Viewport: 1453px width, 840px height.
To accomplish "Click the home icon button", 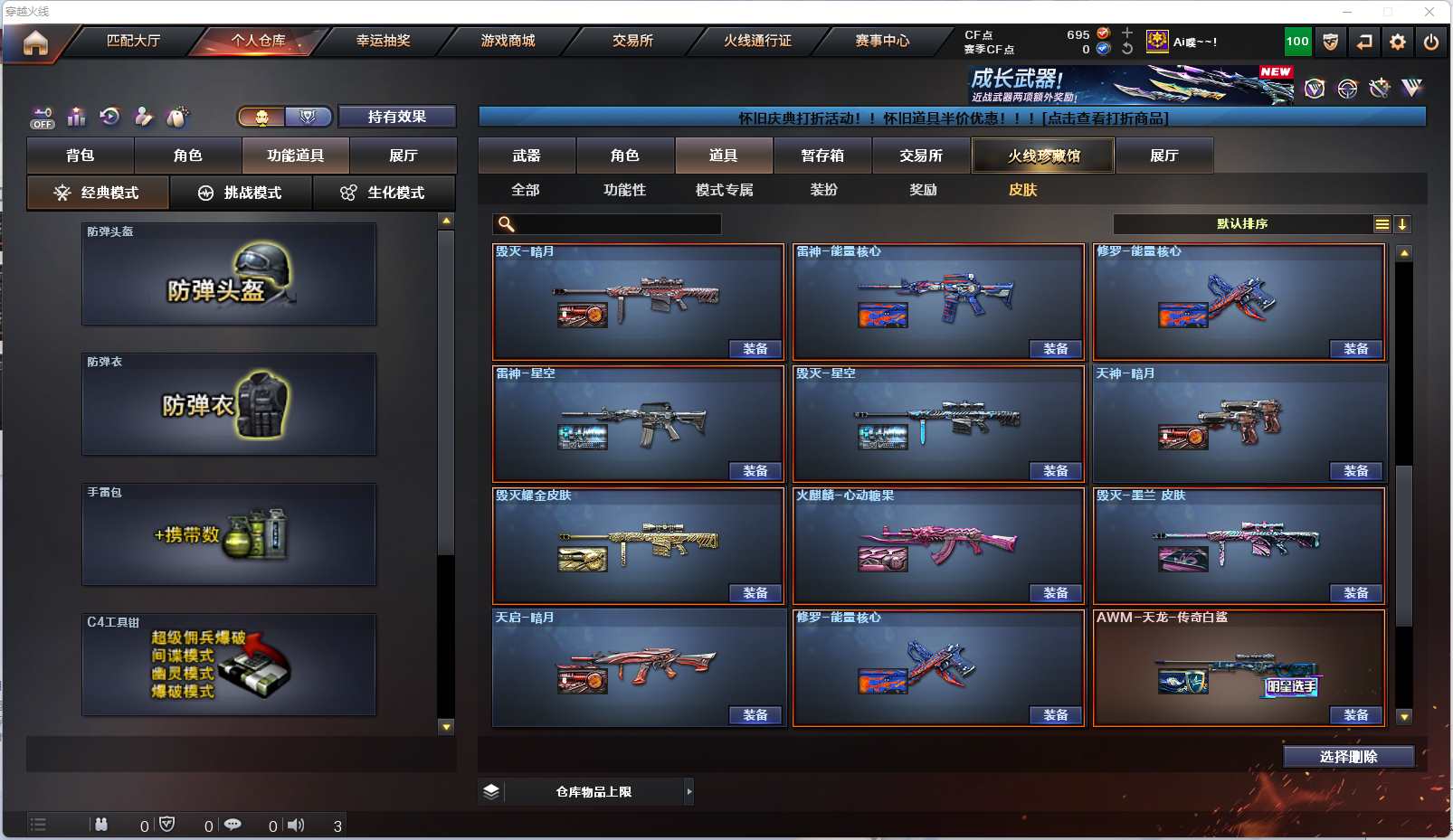I will click(x=35, y=42).
